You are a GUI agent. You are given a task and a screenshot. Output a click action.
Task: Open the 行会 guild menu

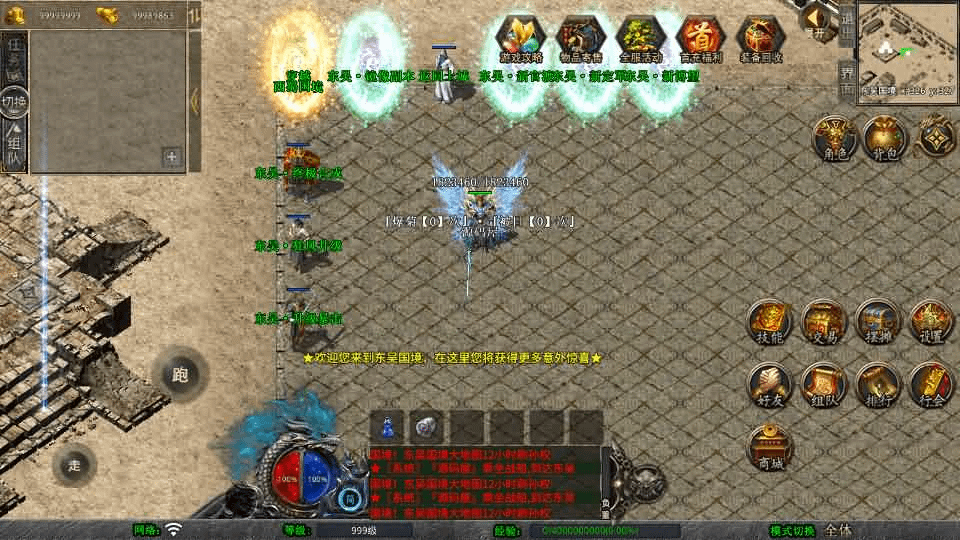(930, 385)
